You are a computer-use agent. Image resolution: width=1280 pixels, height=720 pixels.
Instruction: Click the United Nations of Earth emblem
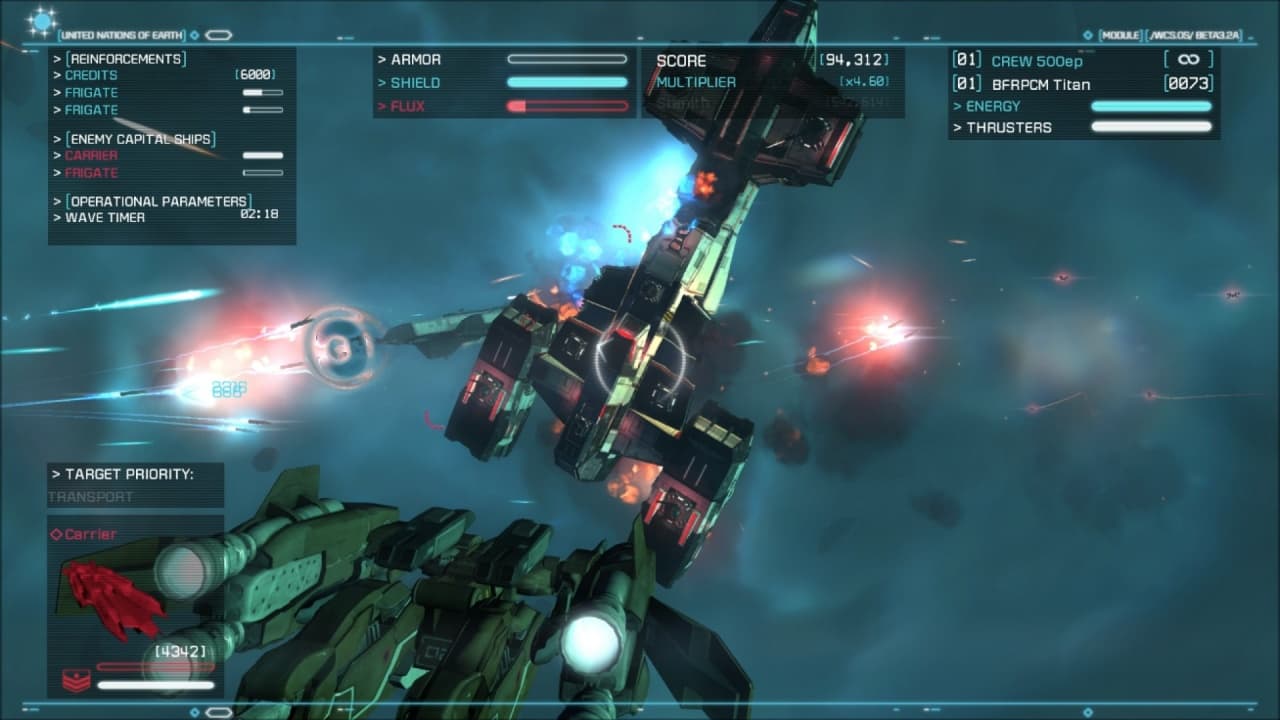42,22
